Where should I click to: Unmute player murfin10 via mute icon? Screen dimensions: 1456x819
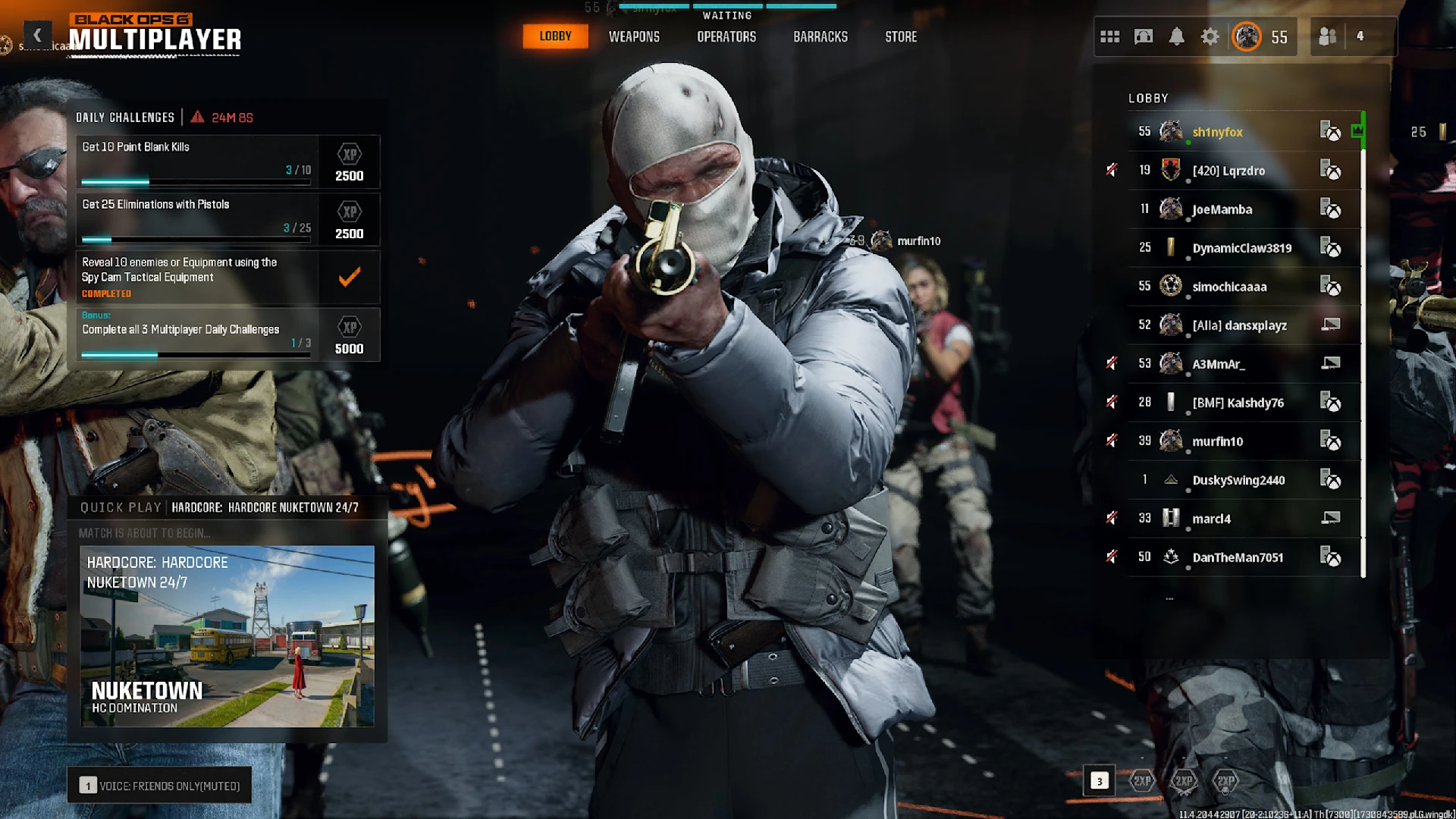click(x=1112, y=441)
